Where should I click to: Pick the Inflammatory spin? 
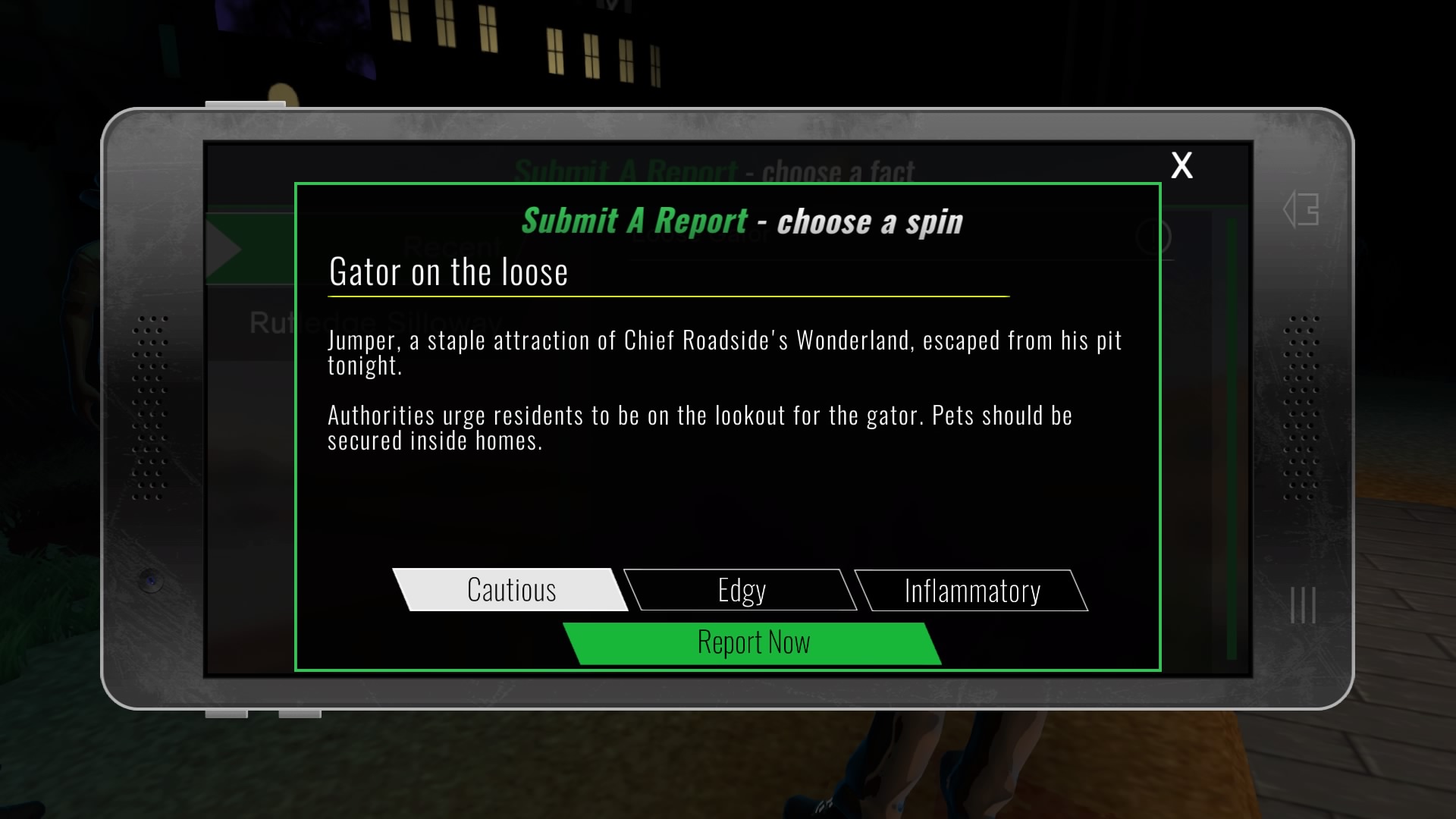pos(971,591)
